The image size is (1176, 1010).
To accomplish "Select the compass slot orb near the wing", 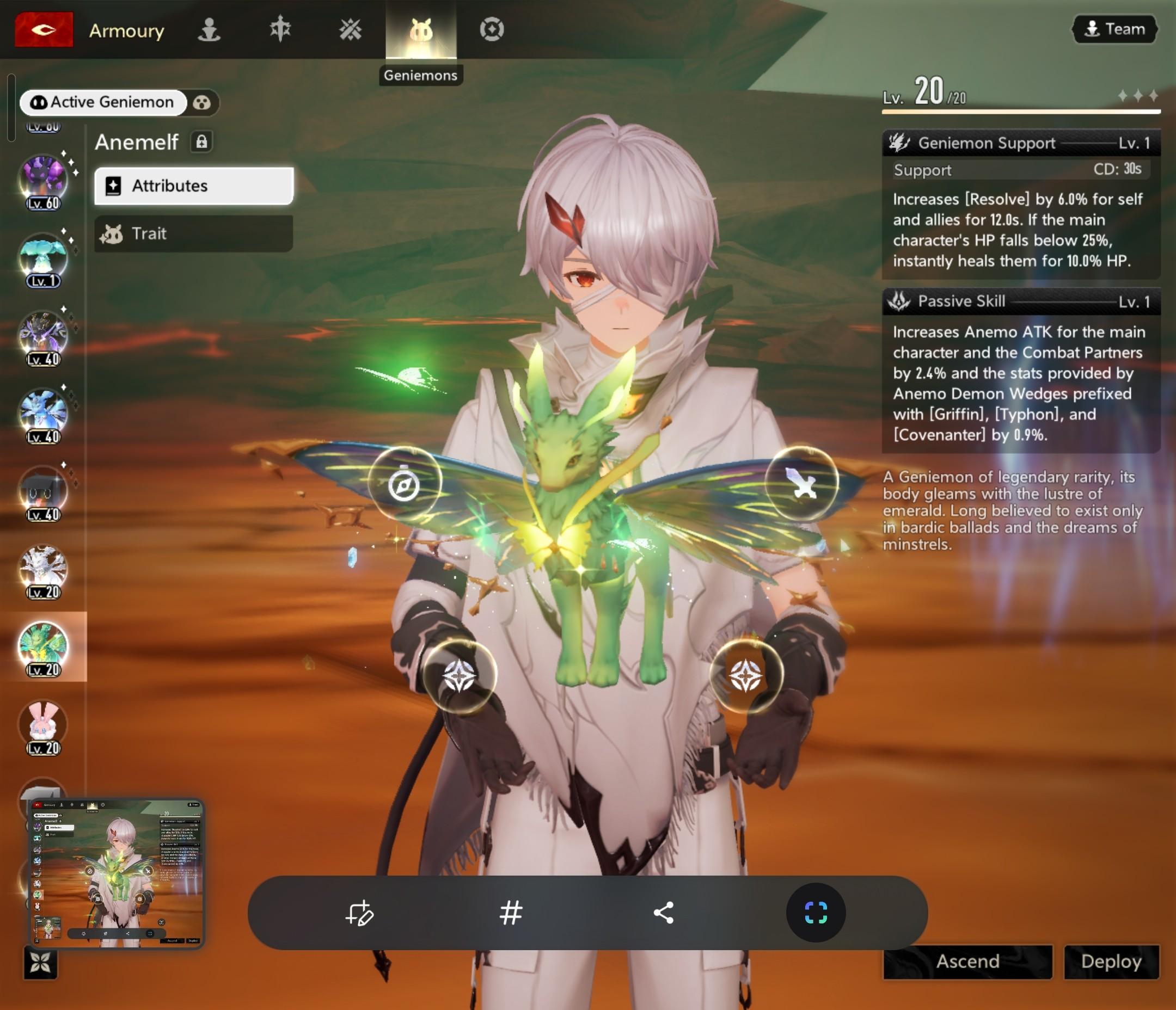I will (404, 484).
